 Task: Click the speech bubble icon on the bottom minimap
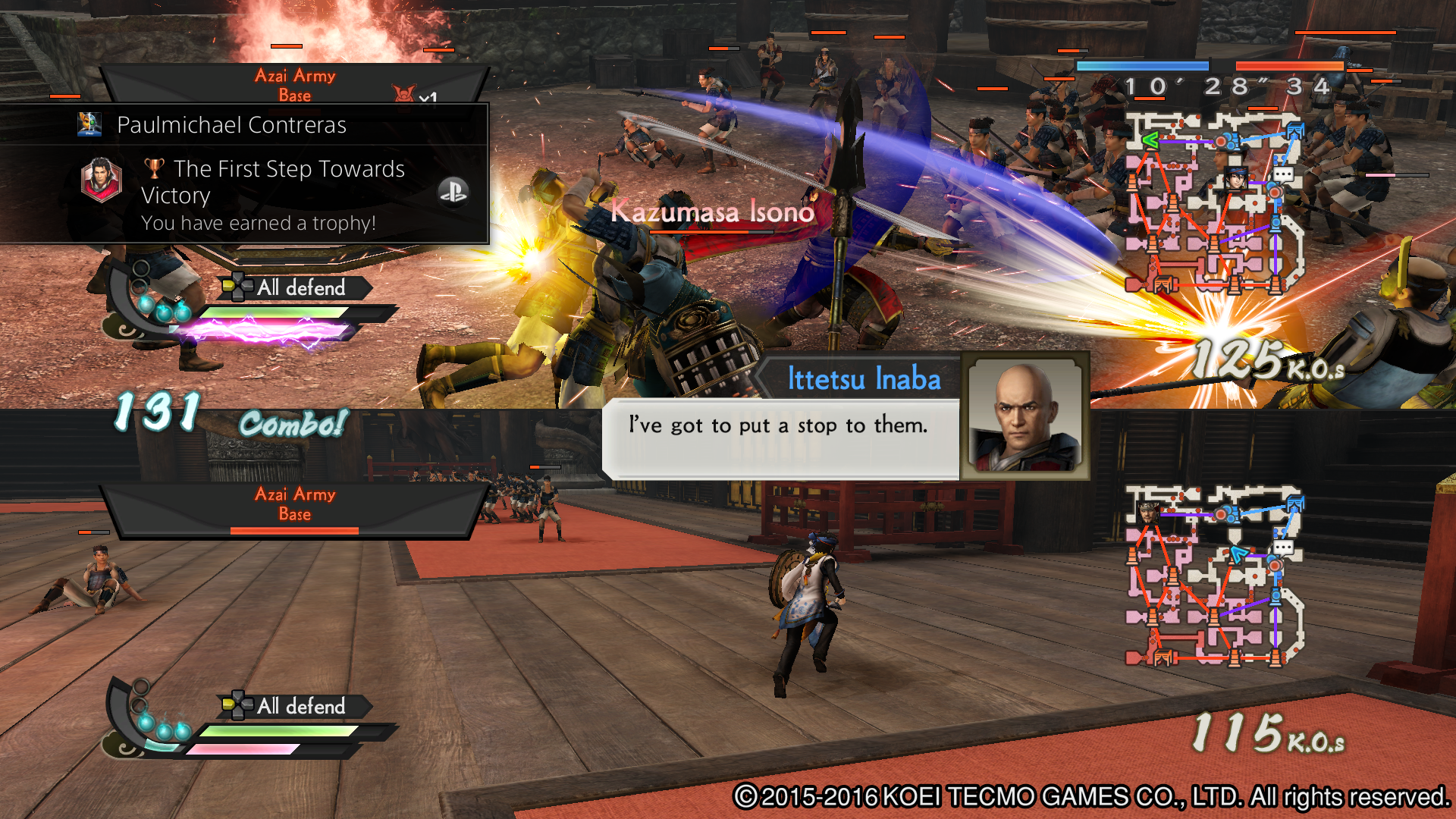[x=1284, y=548]
